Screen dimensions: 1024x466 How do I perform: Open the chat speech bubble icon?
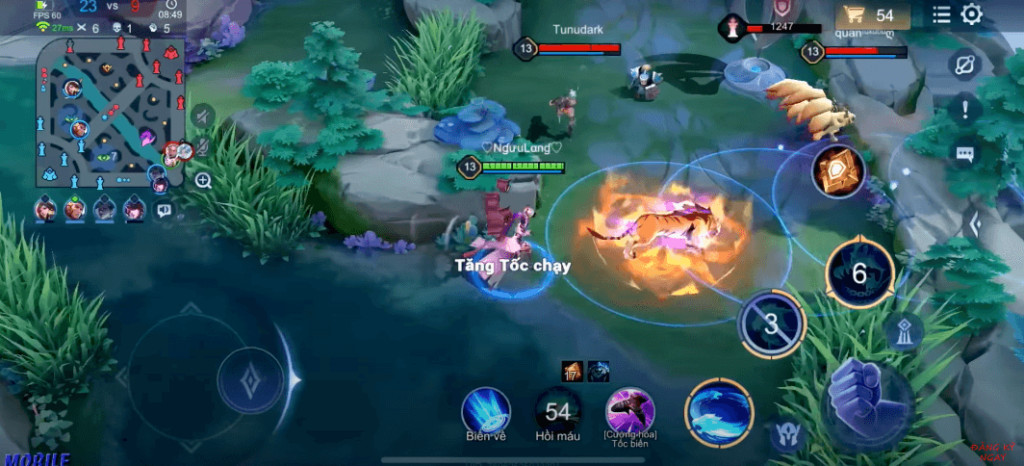tap(964, 154)
